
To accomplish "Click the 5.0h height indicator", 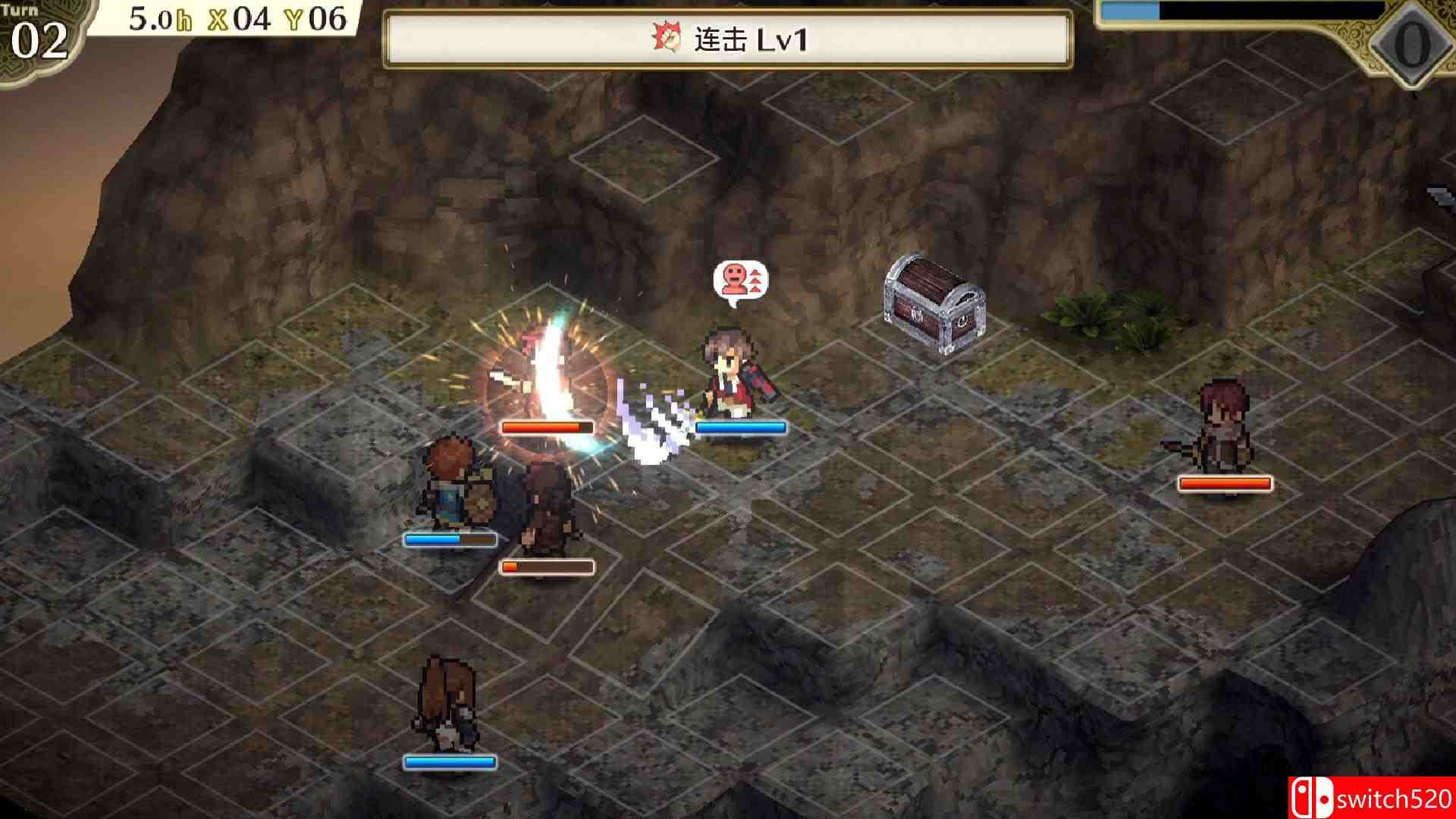I will [162, 18].
